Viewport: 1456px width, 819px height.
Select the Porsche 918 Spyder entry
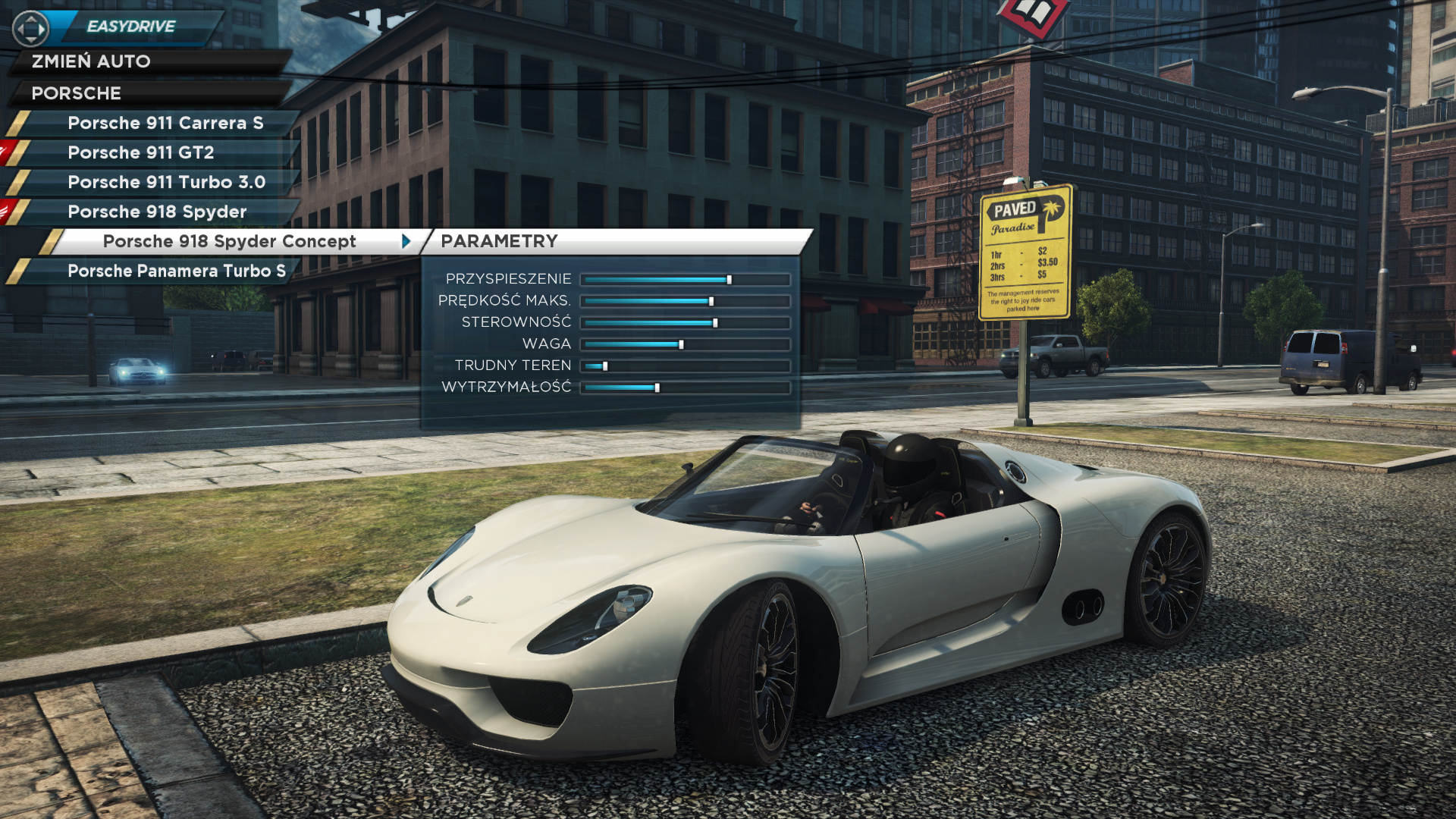pos(157,212)
